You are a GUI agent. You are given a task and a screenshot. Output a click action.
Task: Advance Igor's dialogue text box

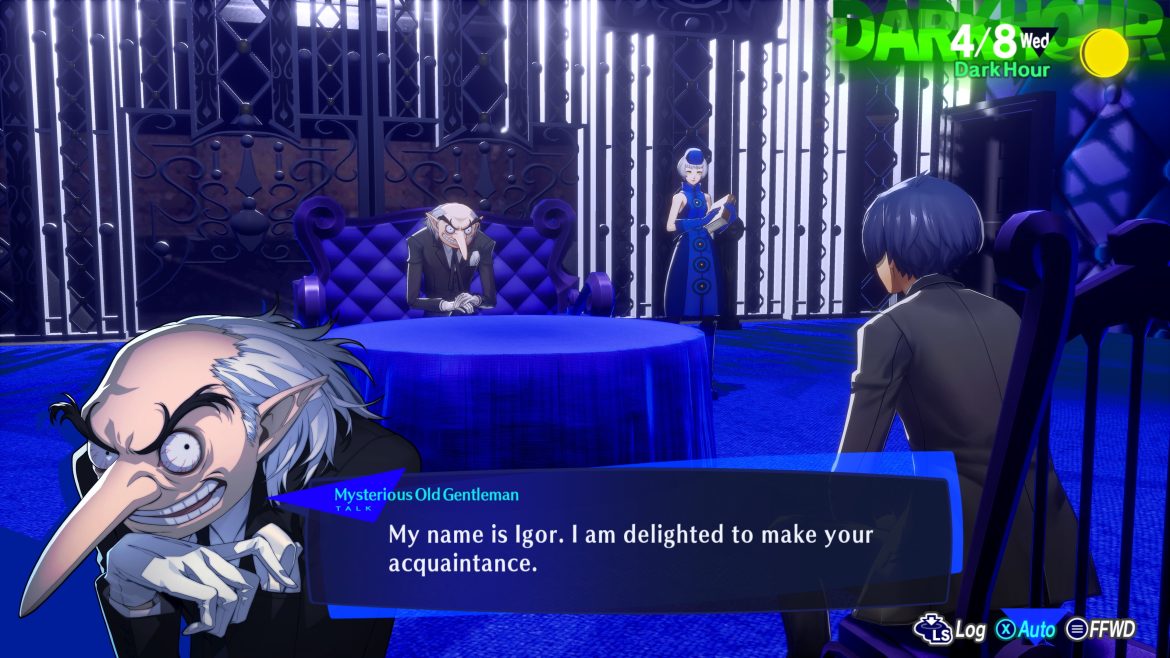[x=630, y=548]
